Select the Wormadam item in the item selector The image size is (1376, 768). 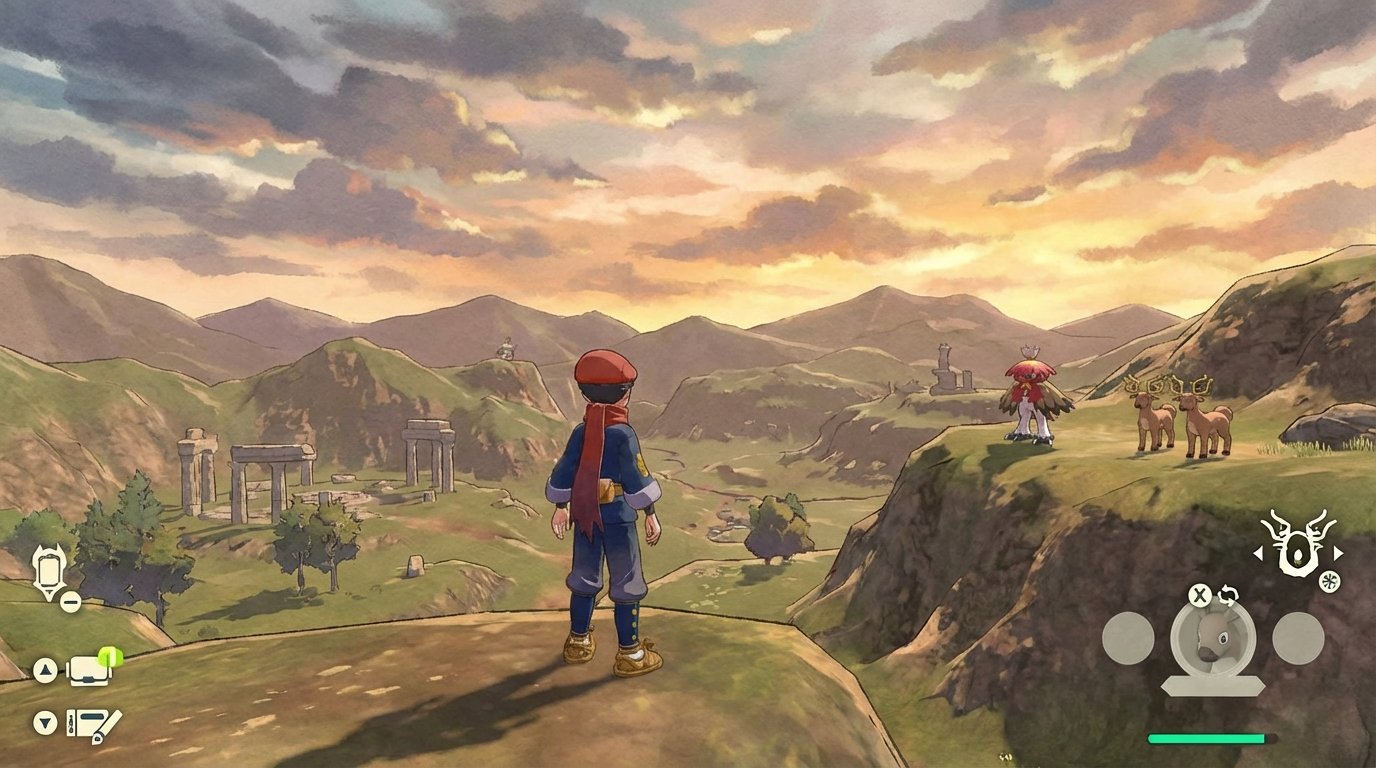[x=1296, y=552]
